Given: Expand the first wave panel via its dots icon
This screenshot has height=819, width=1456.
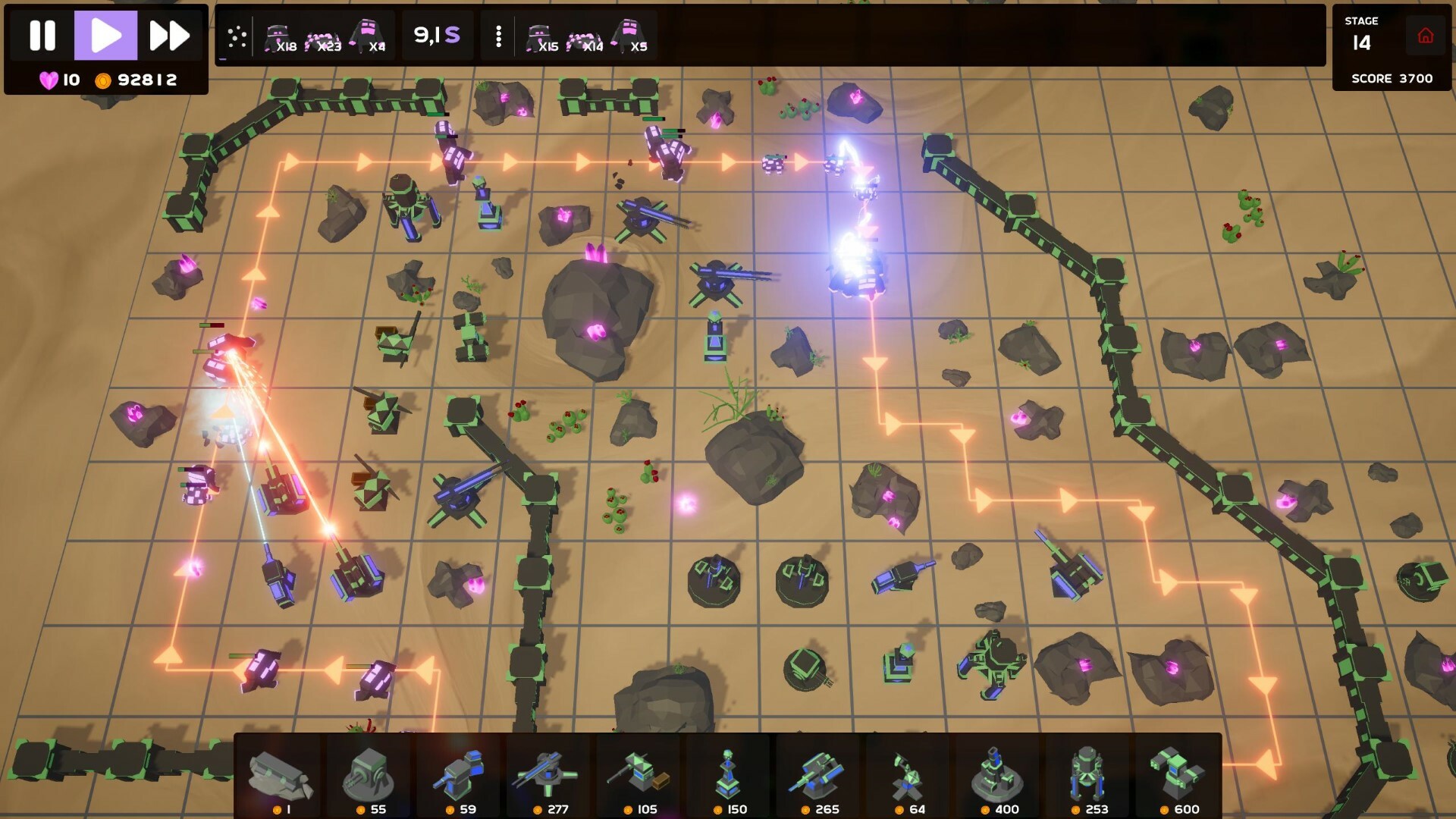Looking at the screenshot, I should tap(236, 35).
